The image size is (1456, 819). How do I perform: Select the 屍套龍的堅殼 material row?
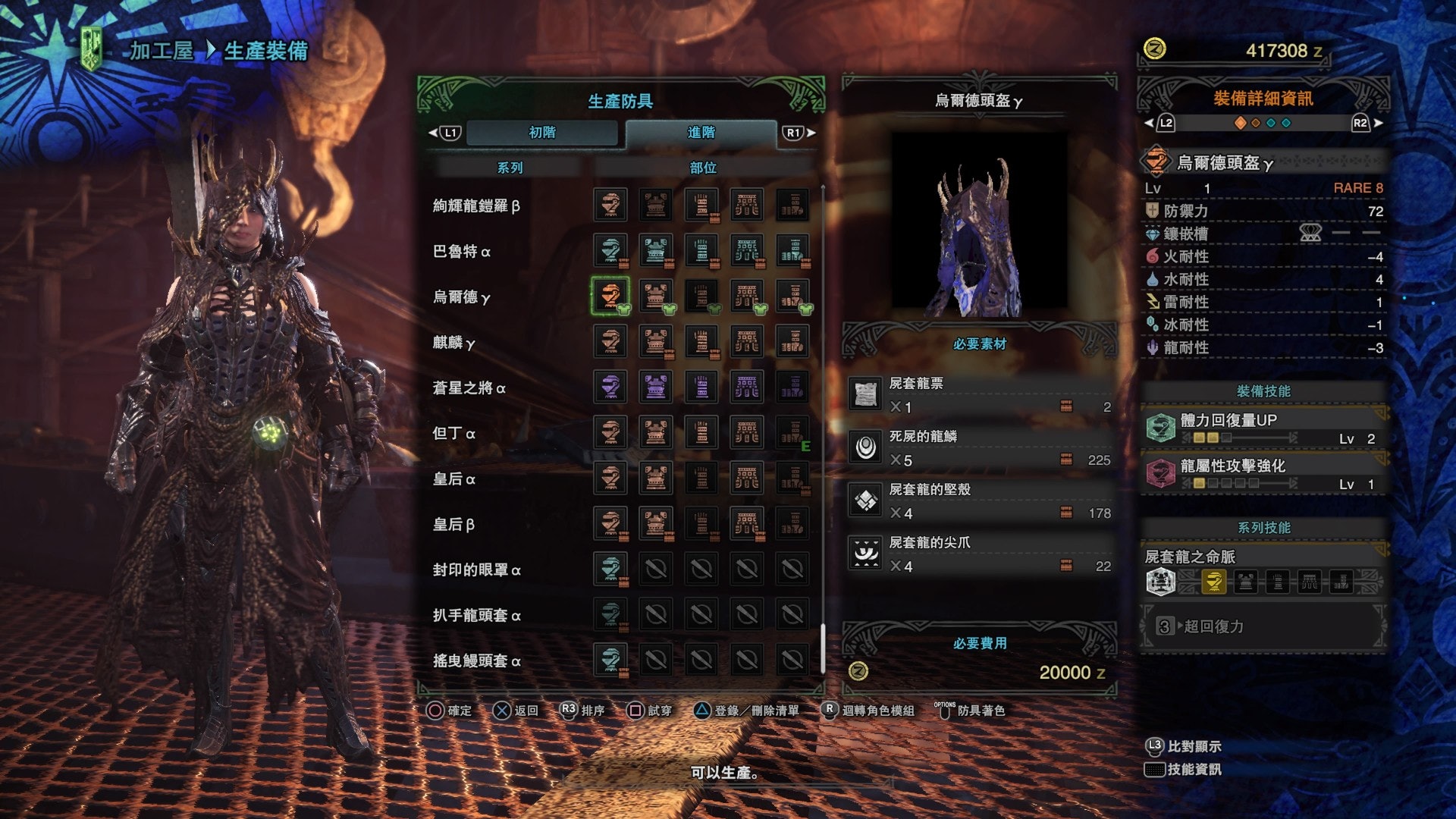pyautogui.click(x=980, y=501)
